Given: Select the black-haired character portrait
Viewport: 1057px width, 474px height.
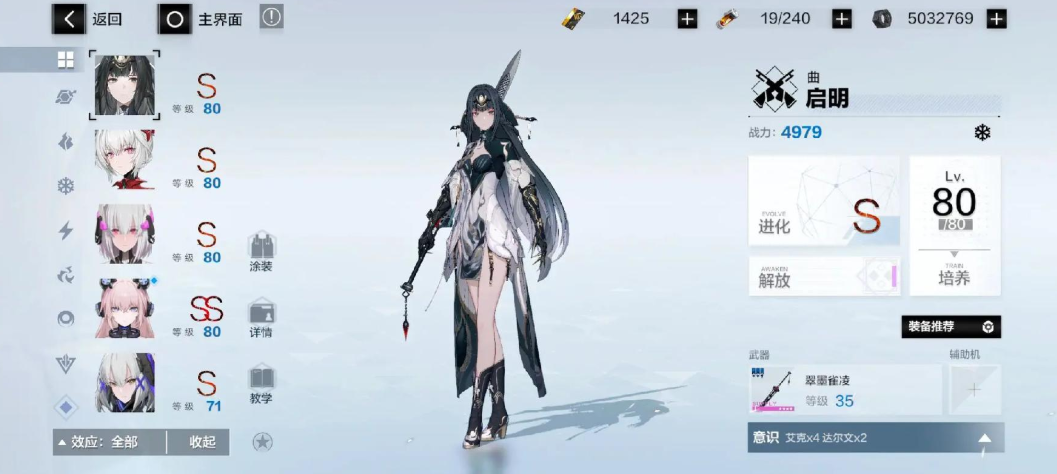Looking at the screenshot, I should pyautogui.click(x=125, y=85).
